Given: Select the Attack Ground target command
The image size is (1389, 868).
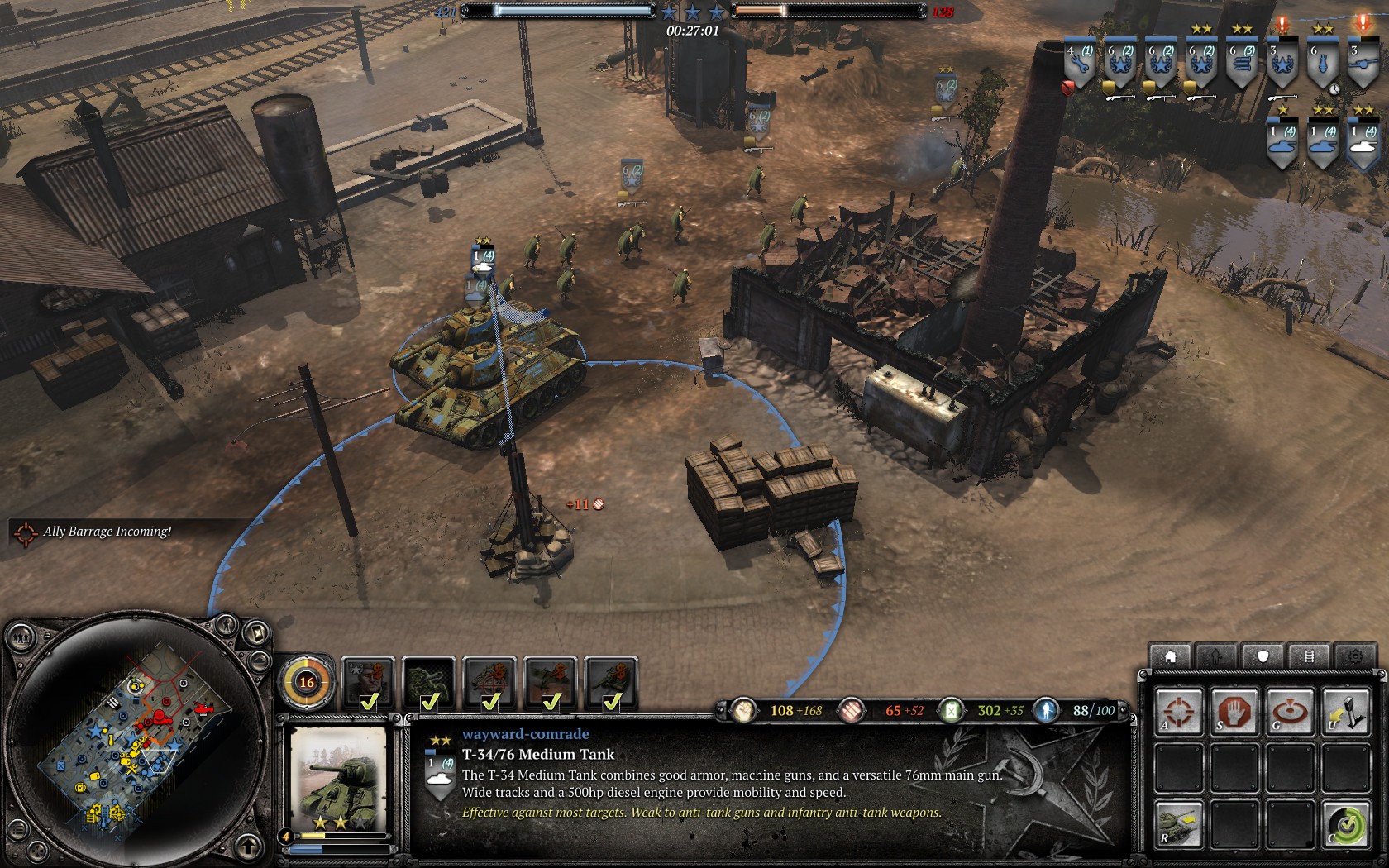Looking at the screenshot, I should 1290,712.
